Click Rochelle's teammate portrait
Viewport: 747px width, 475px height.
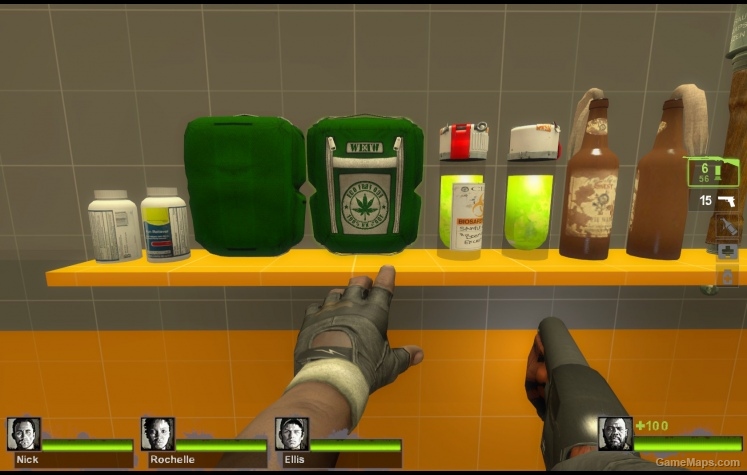pos(157,433)
